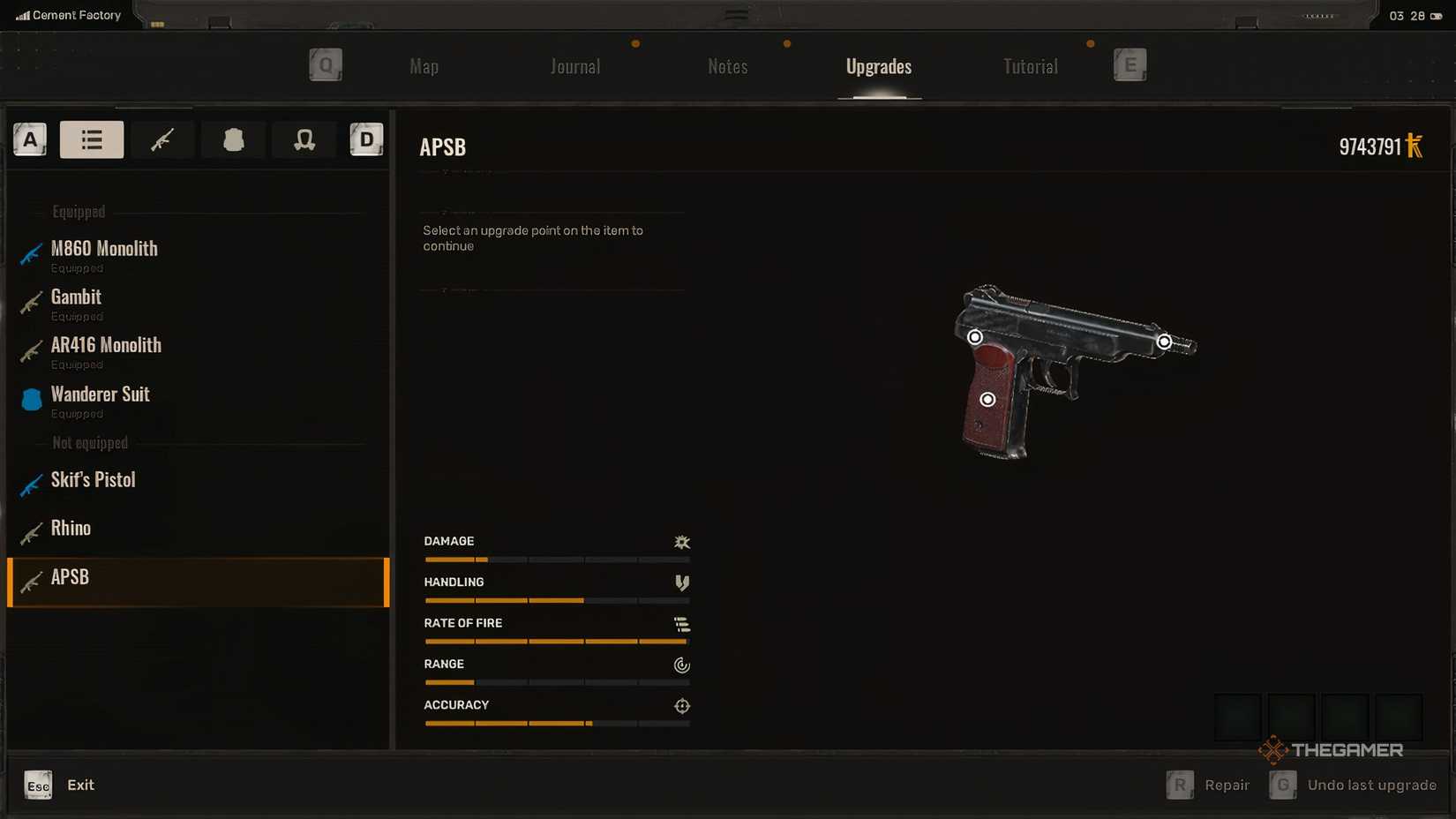Select the APSB grip upgrade point

[x=987, y=400]
